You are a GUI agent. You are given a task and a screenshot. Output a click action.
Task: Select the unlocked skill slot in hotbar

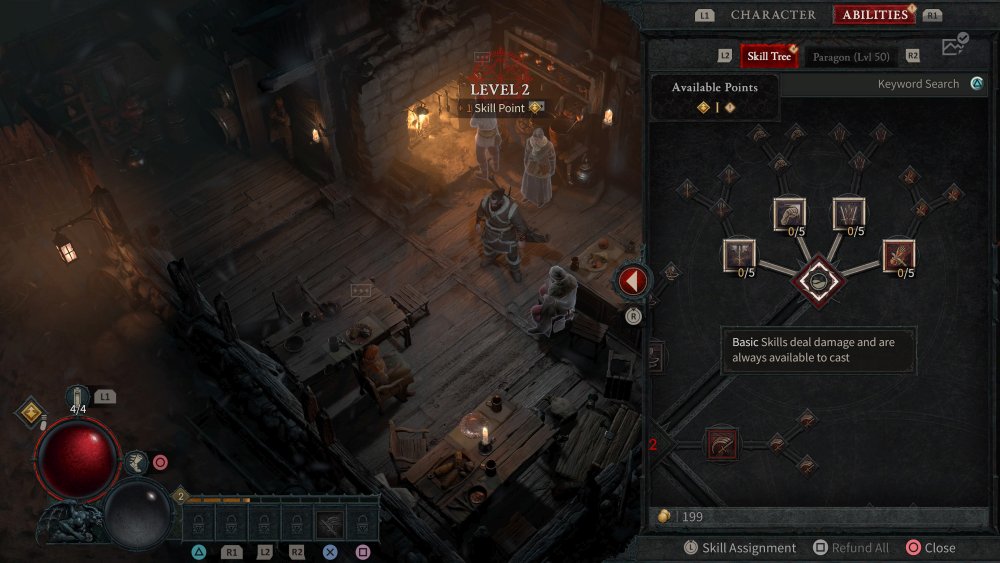pyautogui.click(x=330, y=522)
